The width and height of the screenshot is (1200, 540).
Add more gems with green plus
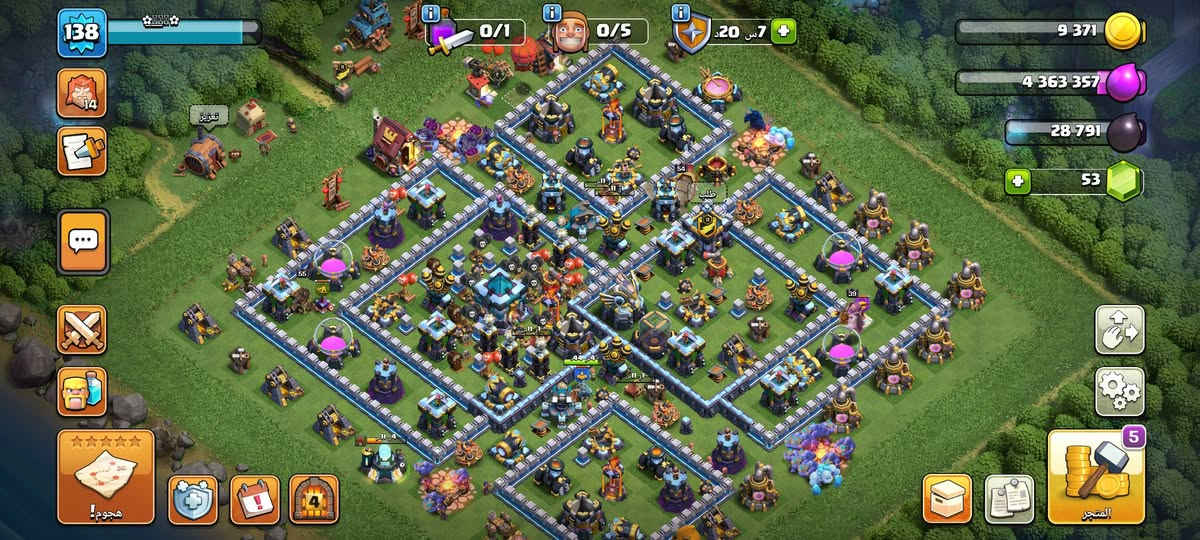1018,181
